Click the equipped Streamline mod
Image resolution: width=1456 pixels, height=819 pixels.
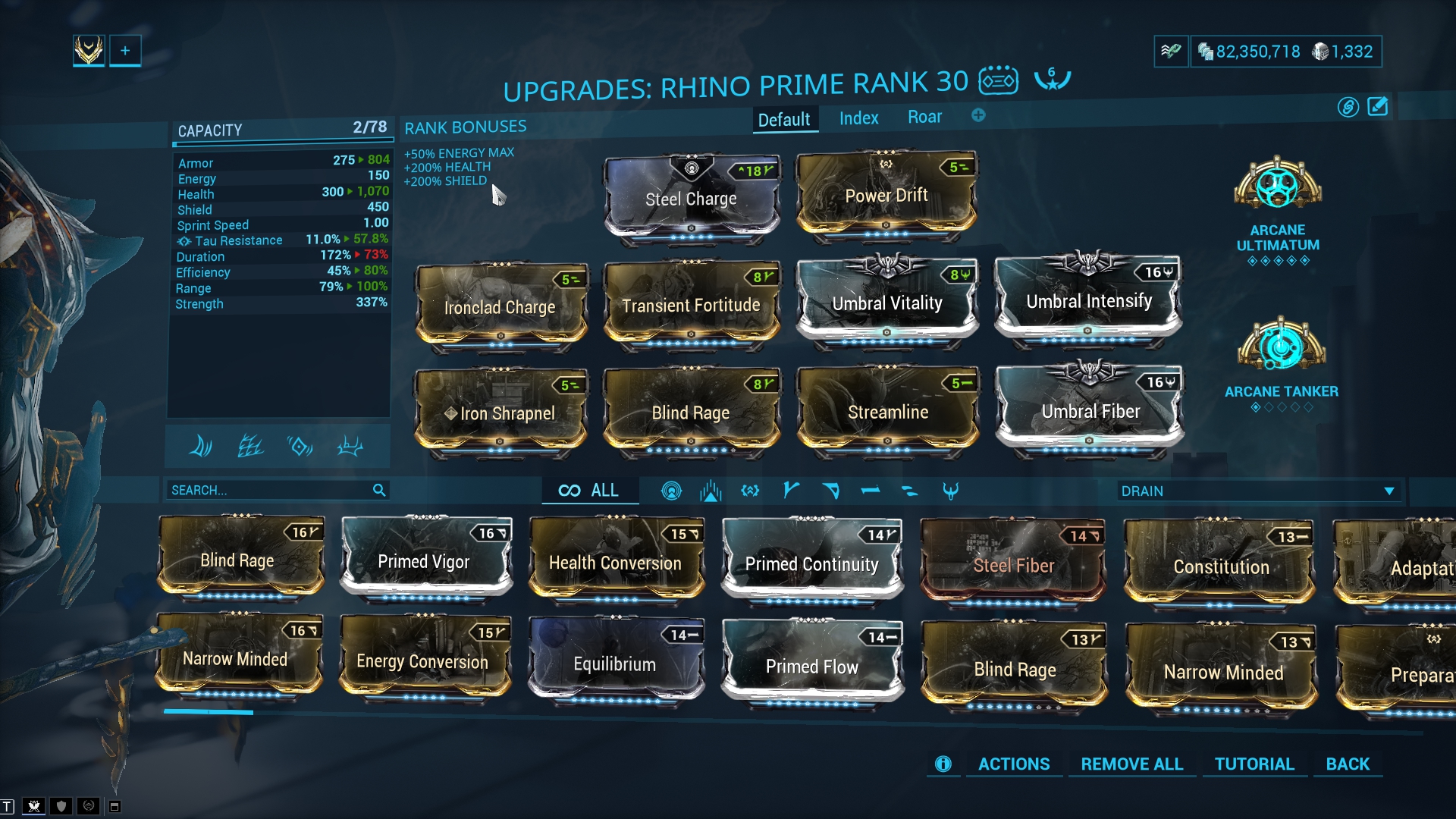[x=887, y=413]
